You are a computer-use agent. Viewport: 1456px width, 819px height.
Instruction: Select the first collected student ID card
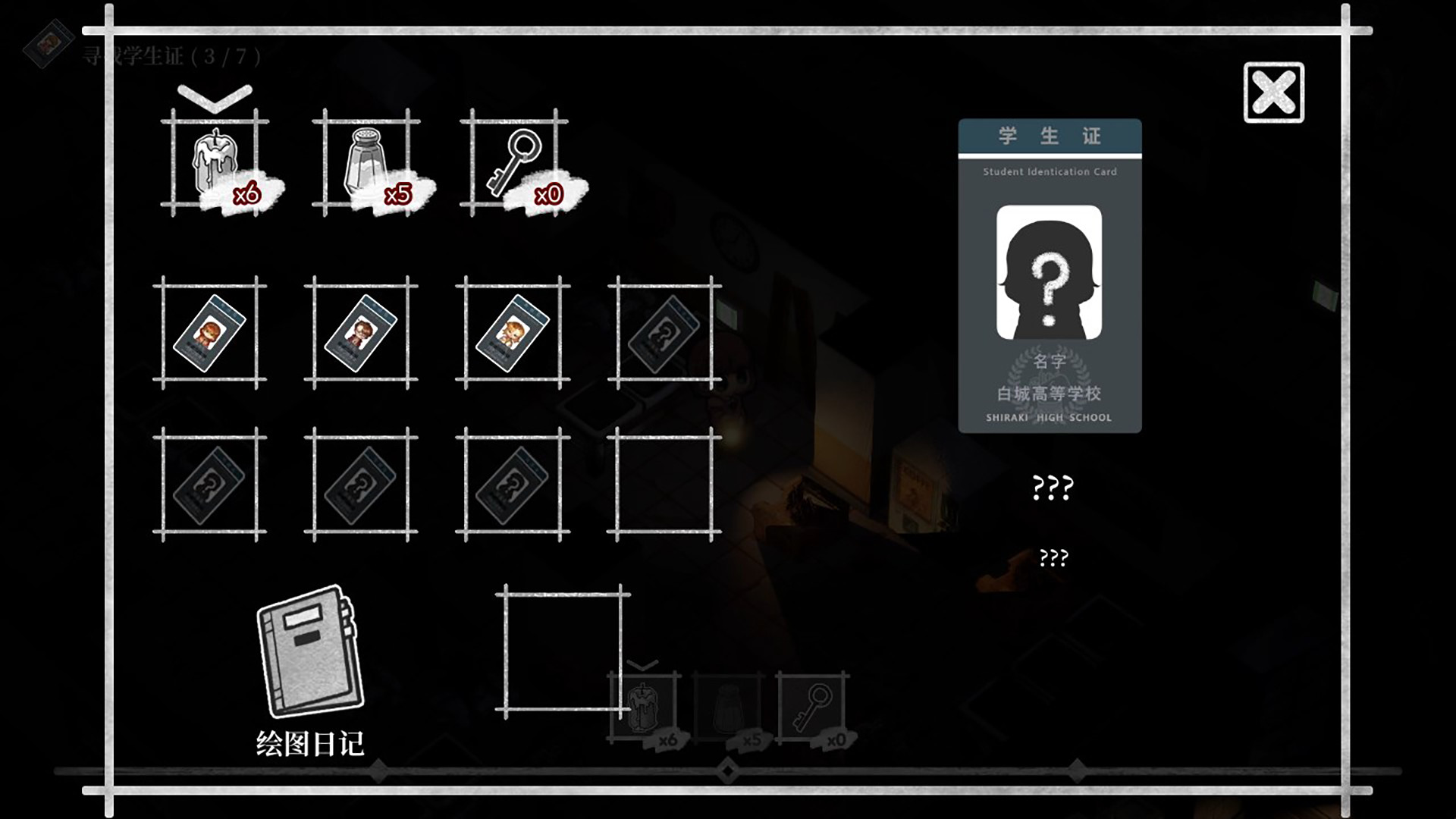212,331
